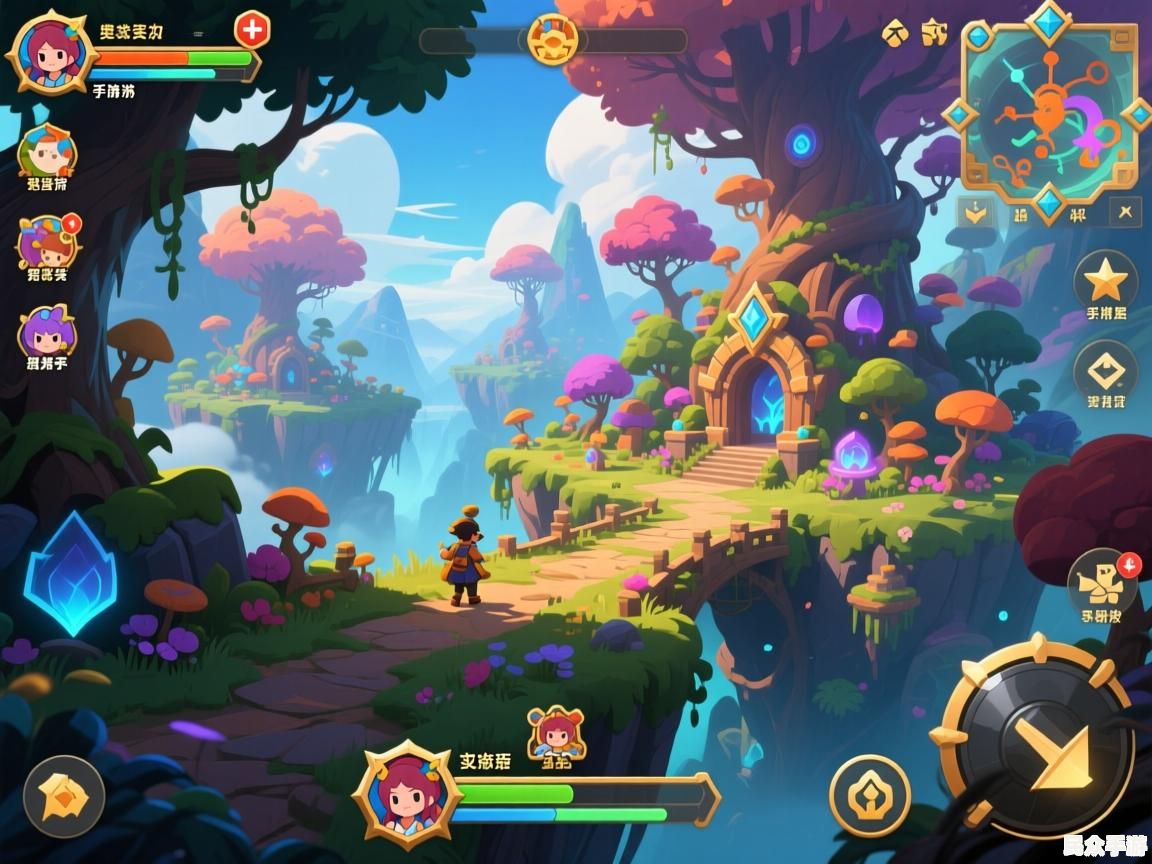The image size is (1152, 864).
Task: Select the party member with red notification badge
Action: tap(47, 241)
